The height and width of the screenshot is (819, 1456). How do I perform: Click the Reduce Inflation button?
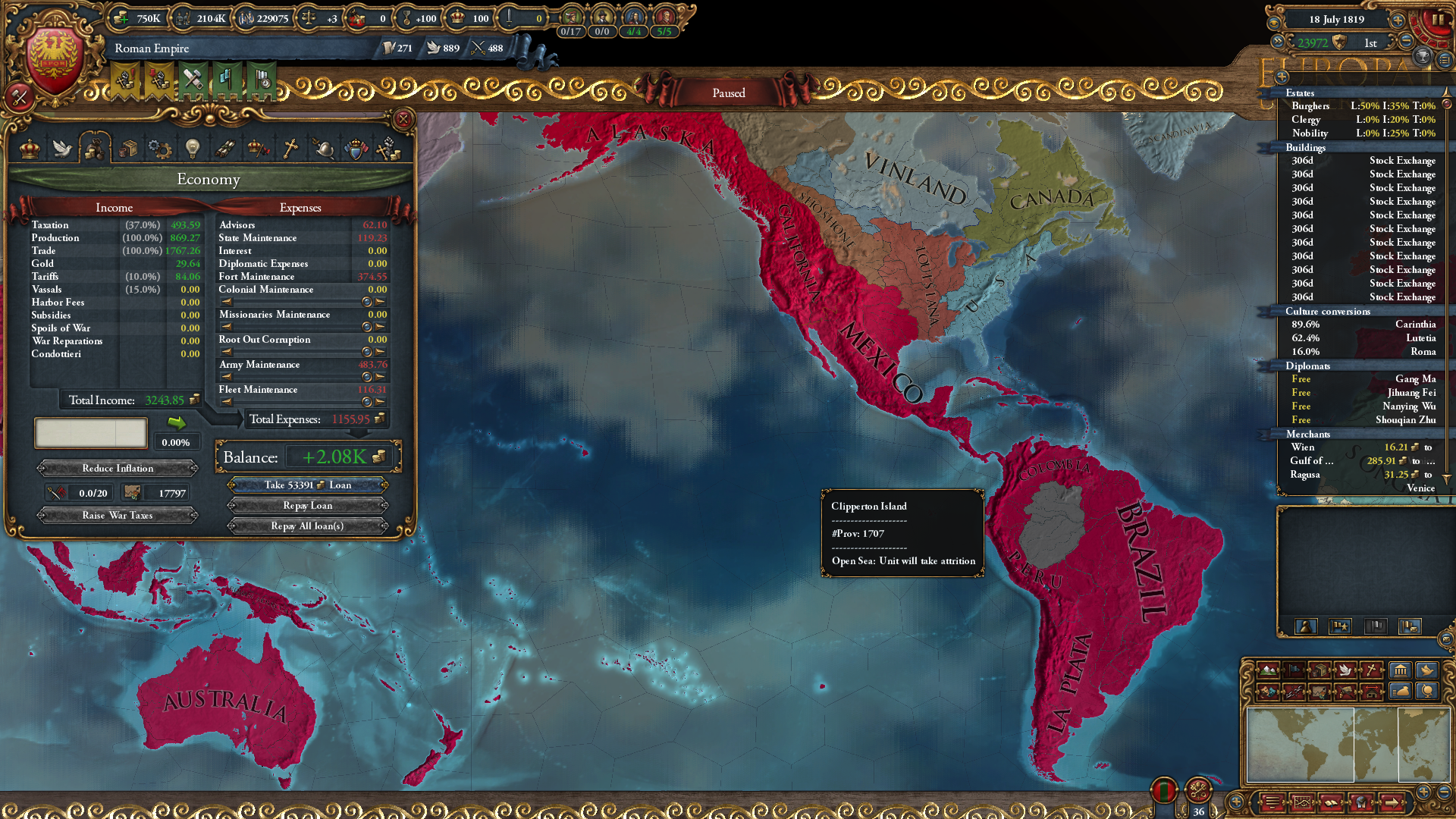coord(117,468)
